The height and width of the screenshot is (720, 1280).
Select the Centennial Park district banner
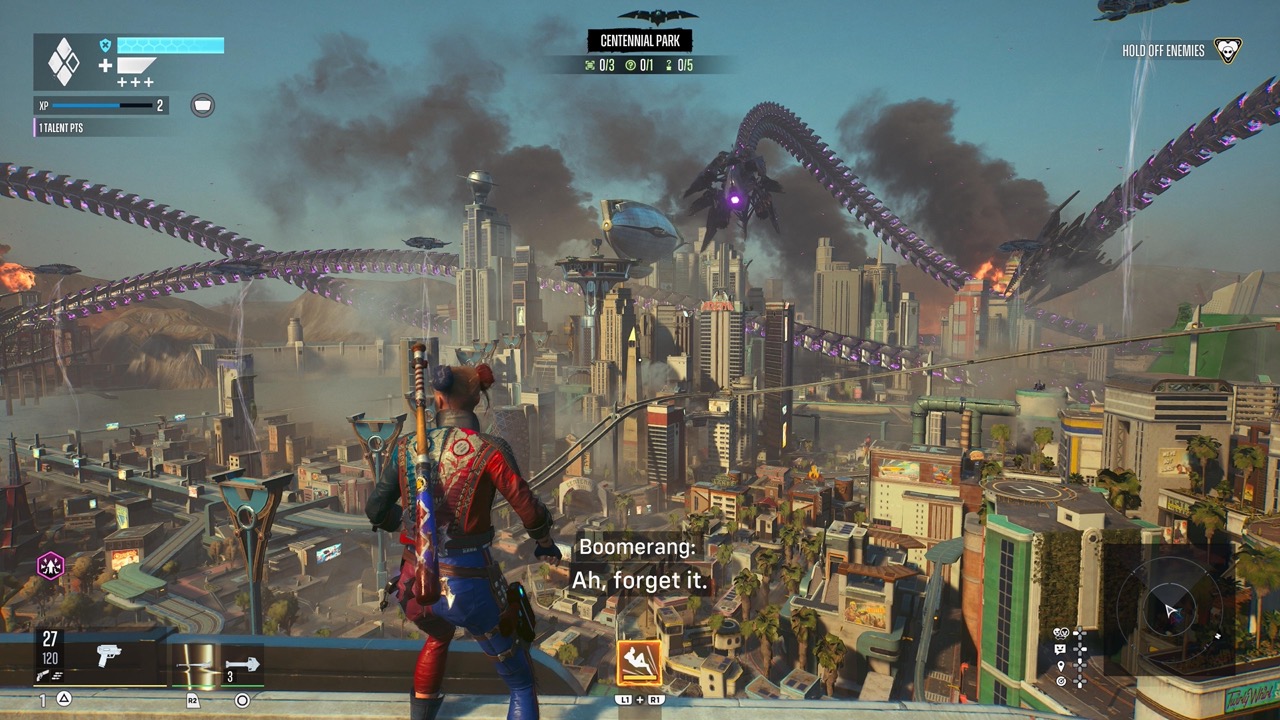[x=639, y=40]
